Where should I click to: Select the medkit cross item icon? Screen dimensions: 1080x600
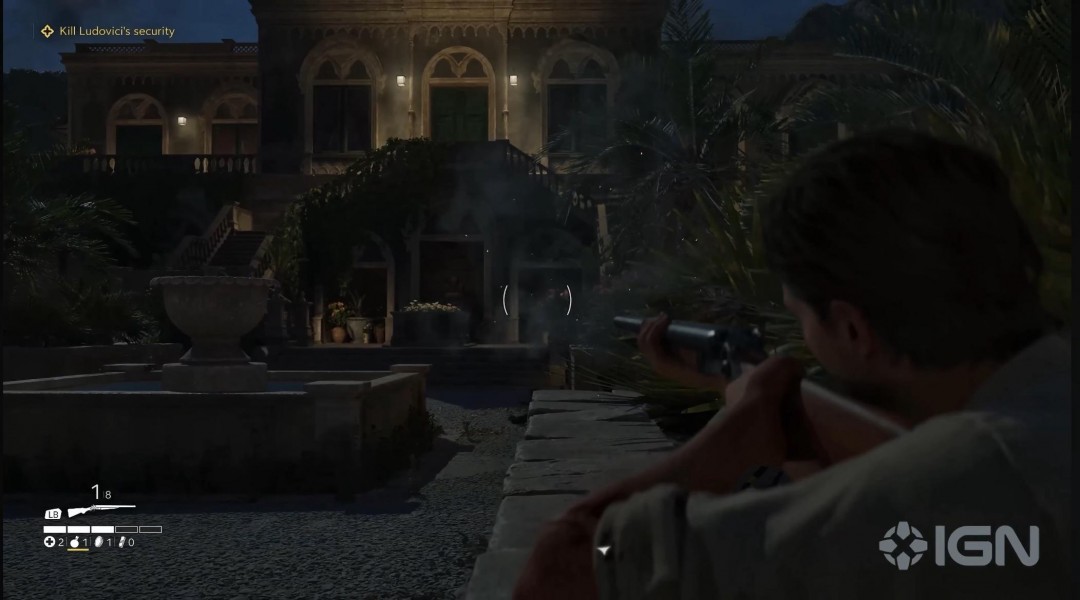[49, 542]
